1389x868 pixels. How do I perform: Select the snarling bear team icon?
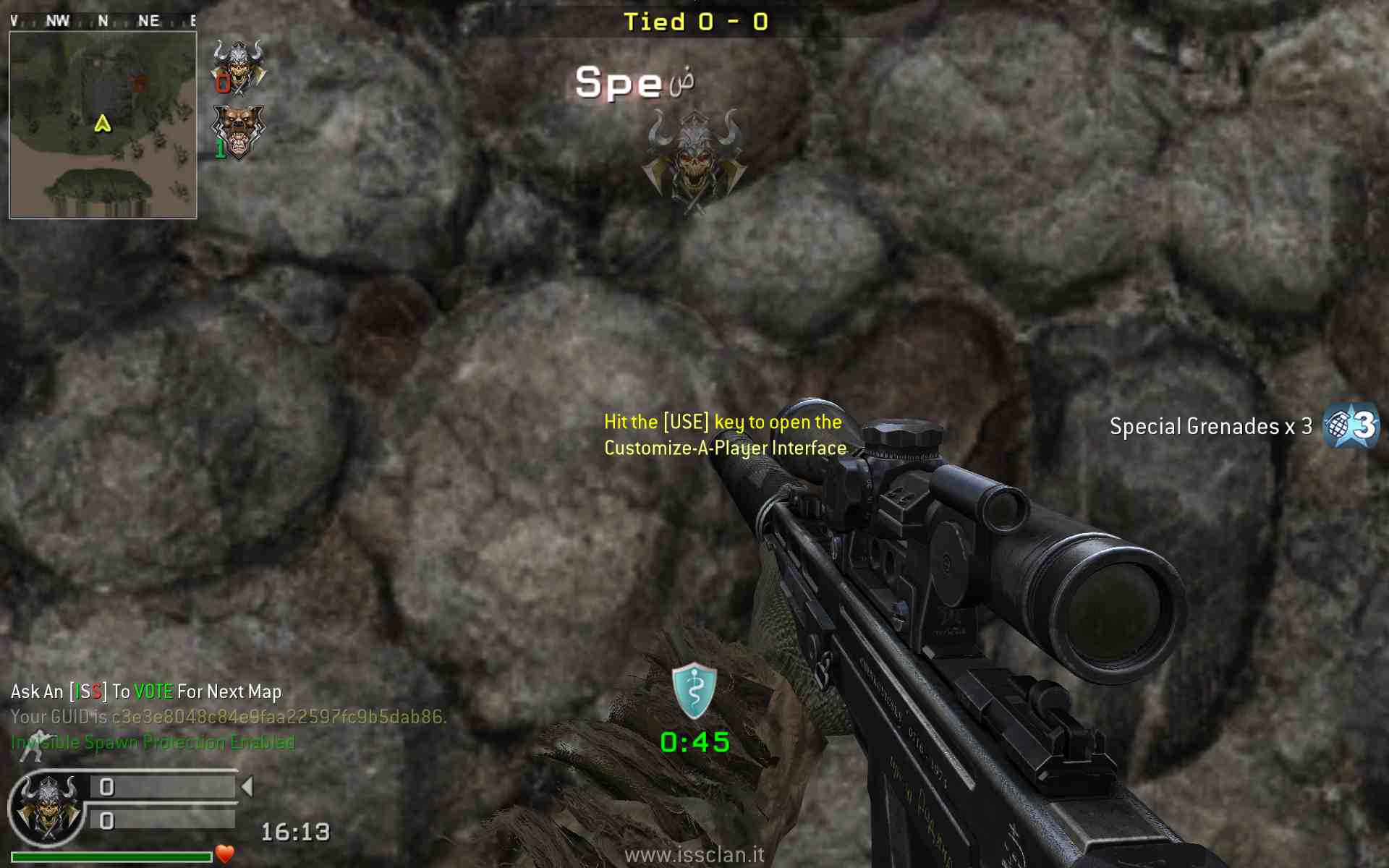click(239, 132)
